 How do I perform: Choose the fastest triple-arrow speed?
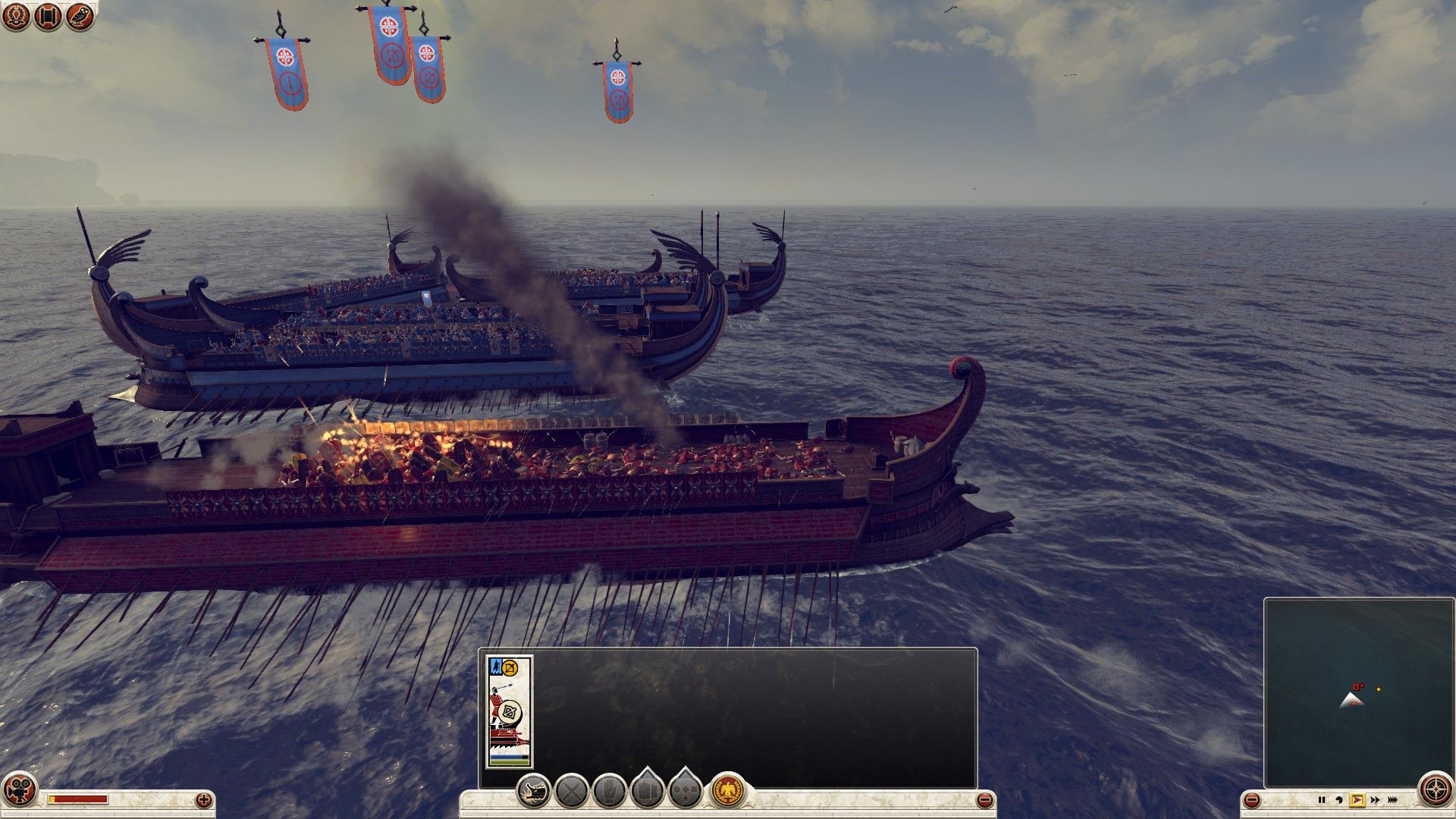click(1393, 800)
